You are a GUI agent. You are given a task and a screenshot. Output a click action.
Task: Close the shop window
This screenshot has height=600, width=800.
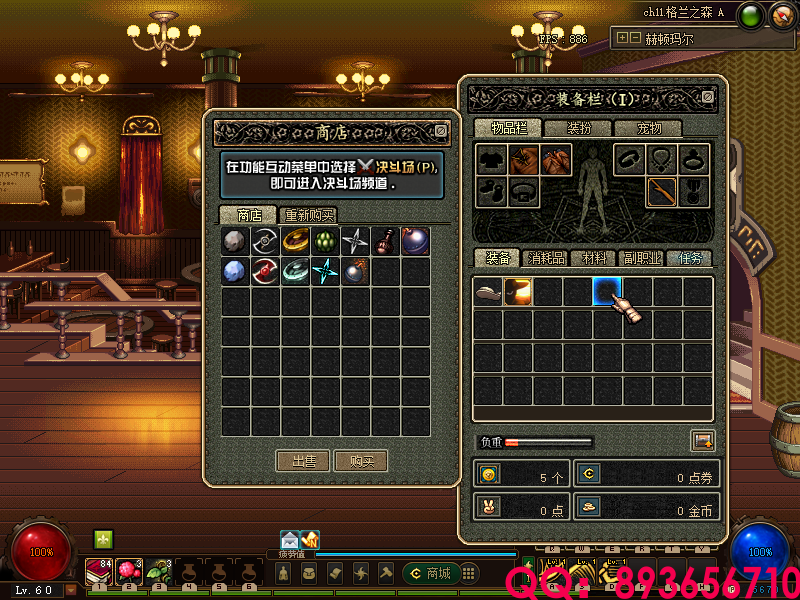(441, 131)
